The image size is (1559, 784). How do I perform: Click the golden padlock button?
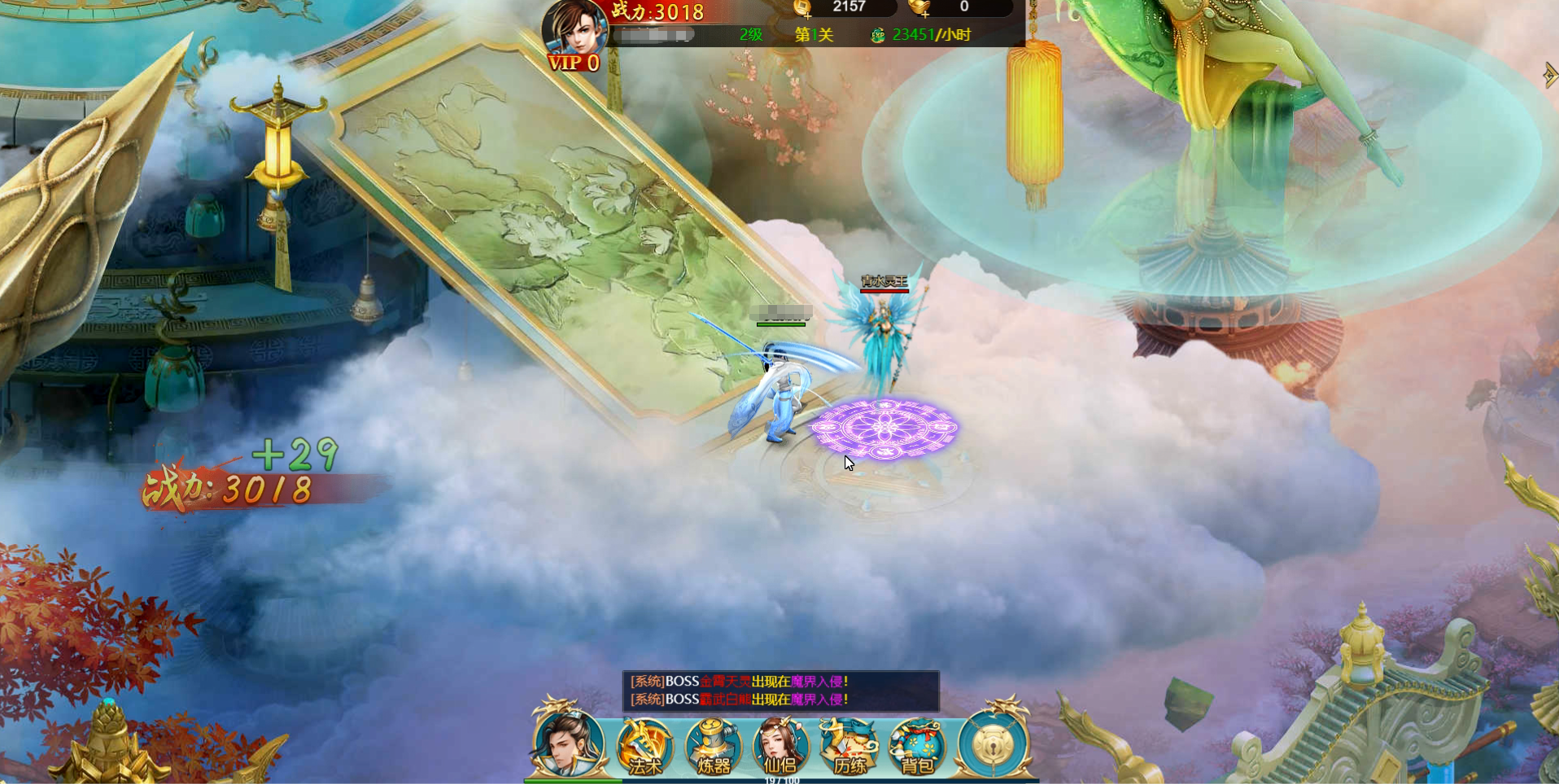992,743
